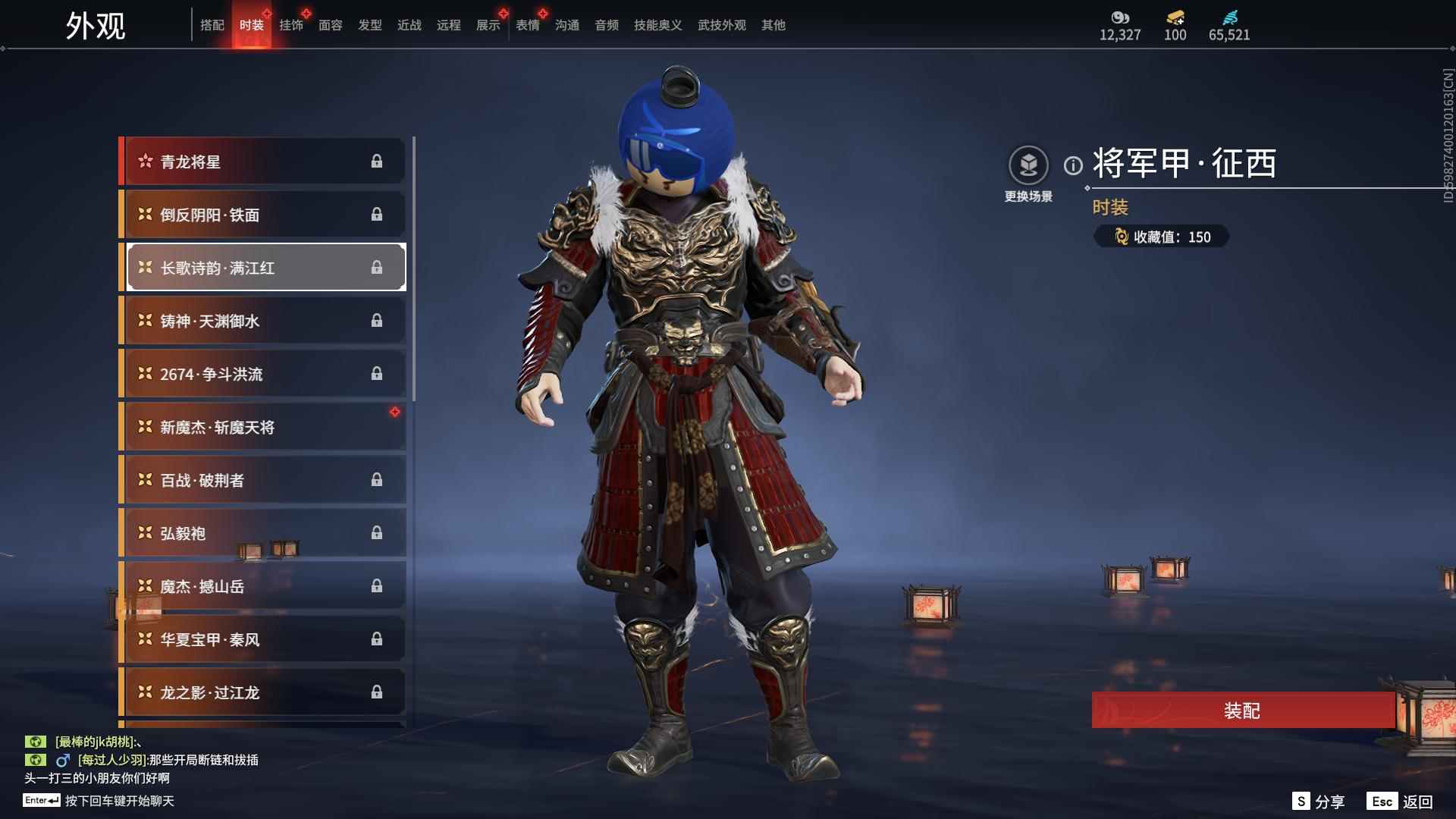
Task: Select the 2674·争斗洪流 outfit
Action: [263, 374]
